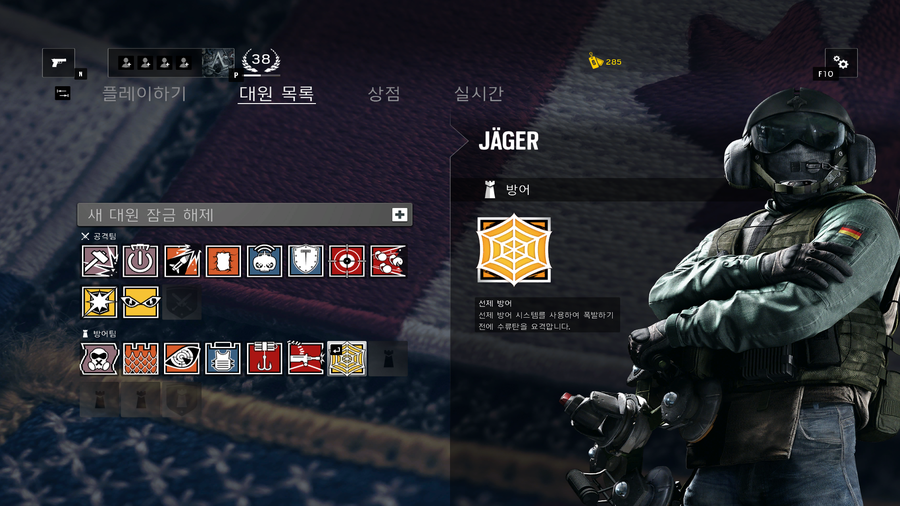This screenshot has width=900, height=506.
Task: Choose Thatcher's power symbol operator icon
Action: click(141, 261)
